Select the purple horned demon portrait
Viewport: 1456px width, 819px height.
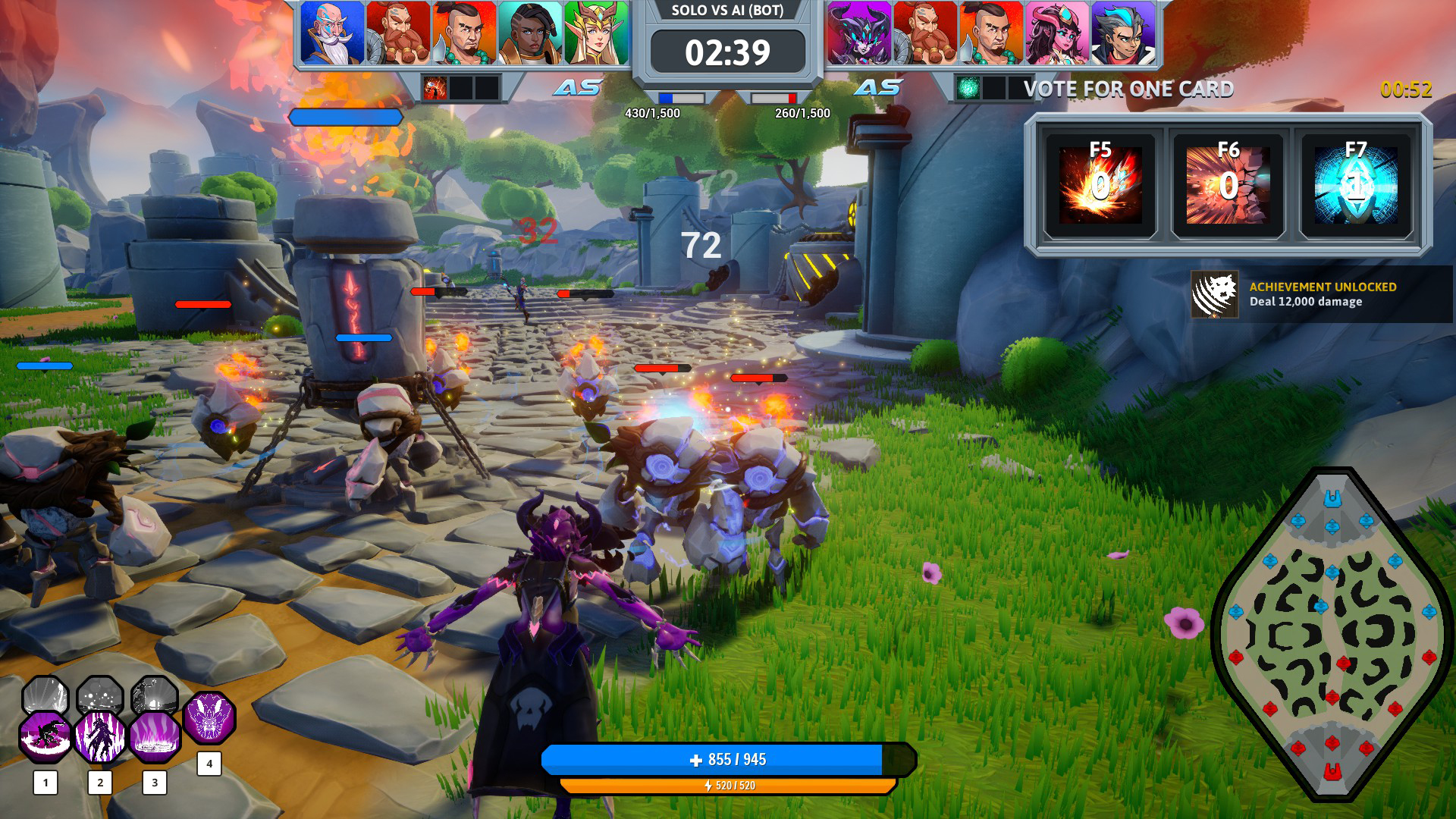tap(859, 33)
